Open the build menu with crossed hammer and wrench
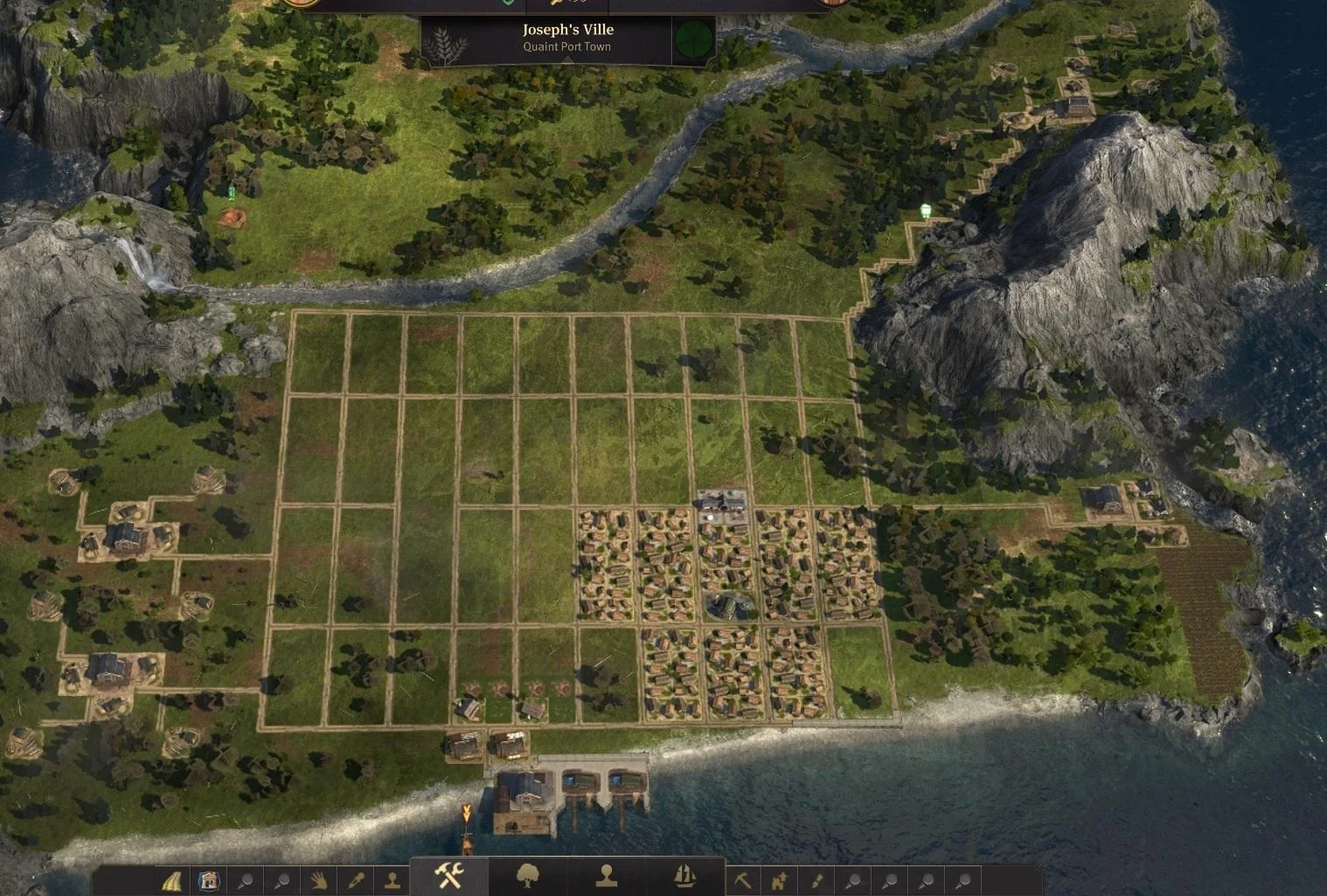Screen dimensions: 1327x896 pyautogui.click(x=449, y=874)
